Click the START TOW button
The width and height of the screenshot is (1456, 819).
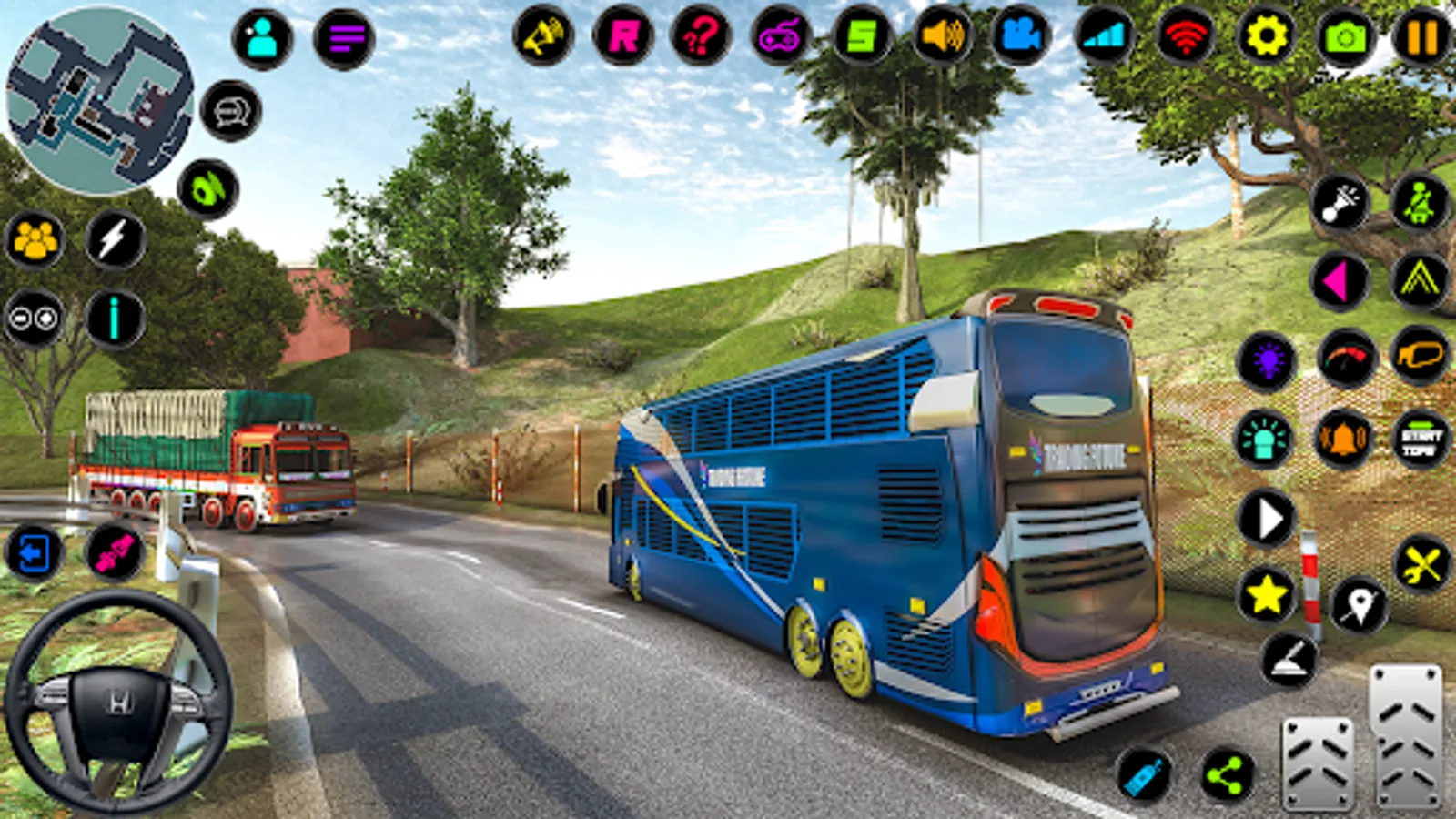tap(1421, 439)
